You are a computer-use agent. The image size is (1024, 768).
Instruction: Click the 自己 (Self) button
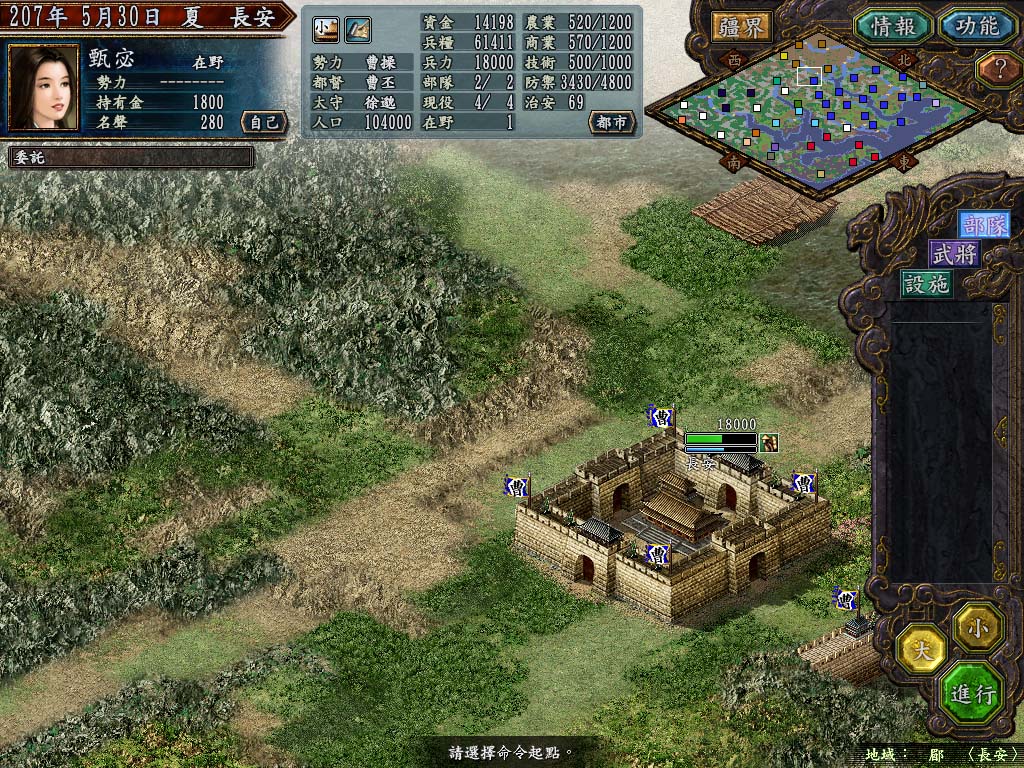pyautogui.click(x=263, y=122)
